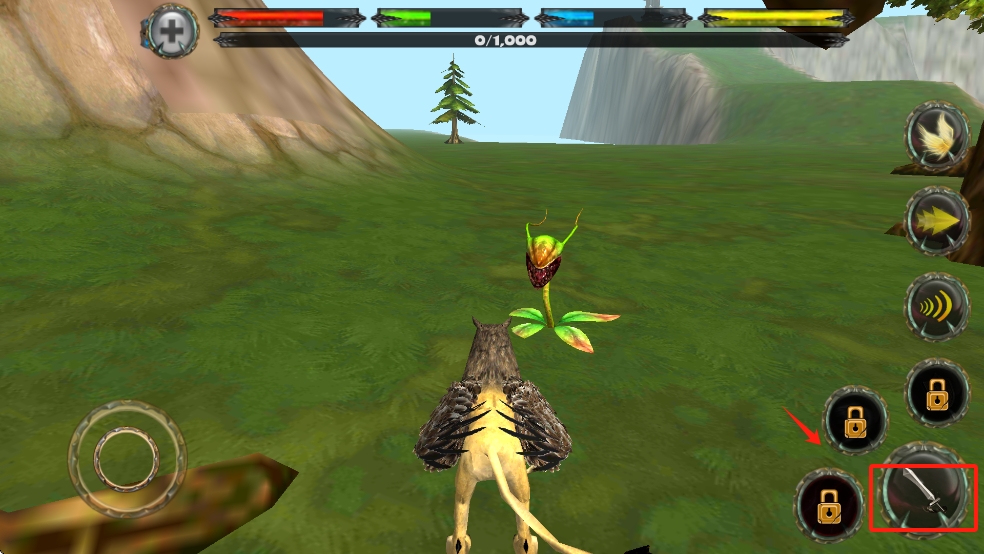Use the yellow arrow dash ability
Viewport: 984px width, 554px height.
937,219
